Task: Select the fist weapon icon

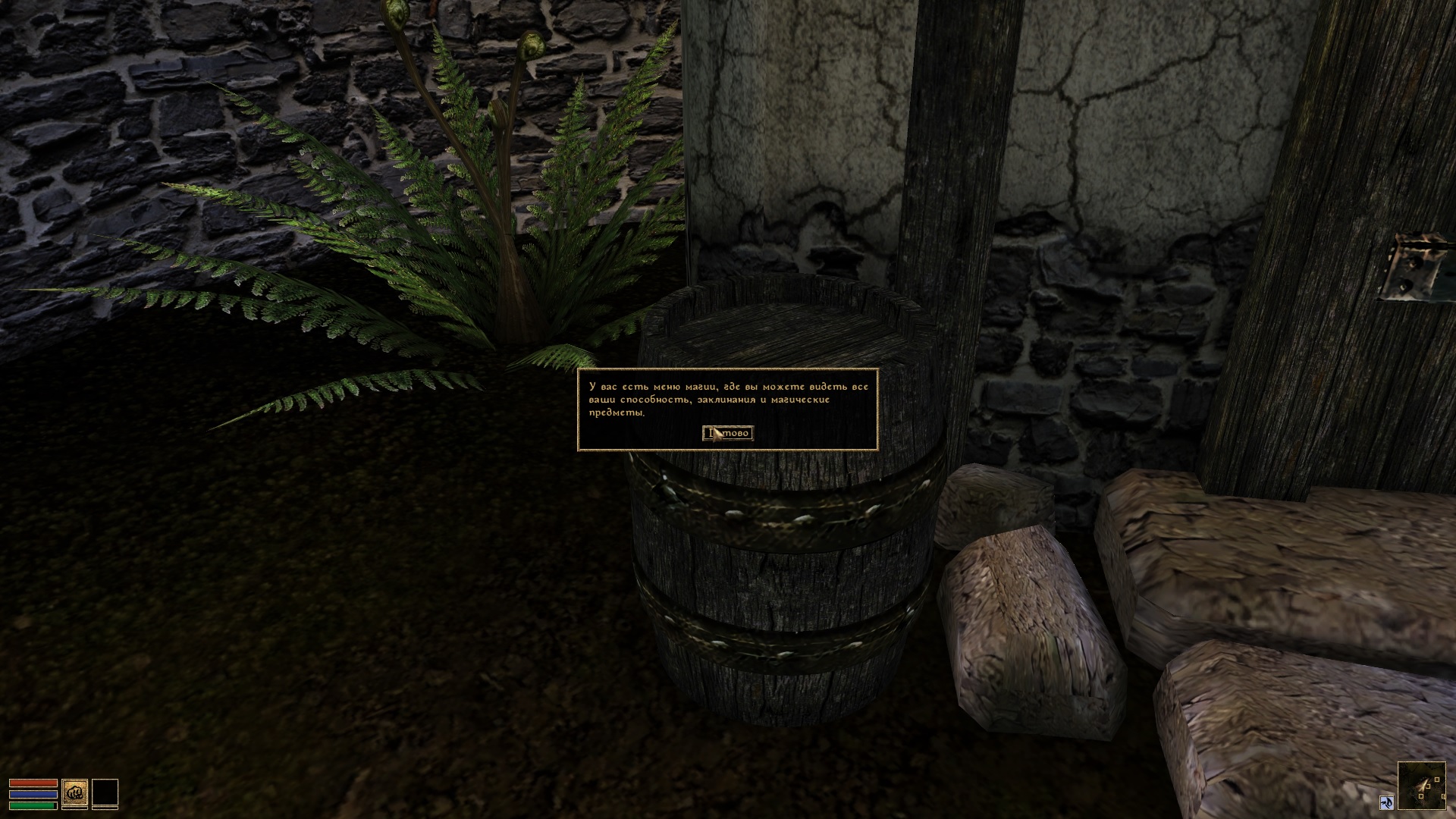Action: point(74,793)
